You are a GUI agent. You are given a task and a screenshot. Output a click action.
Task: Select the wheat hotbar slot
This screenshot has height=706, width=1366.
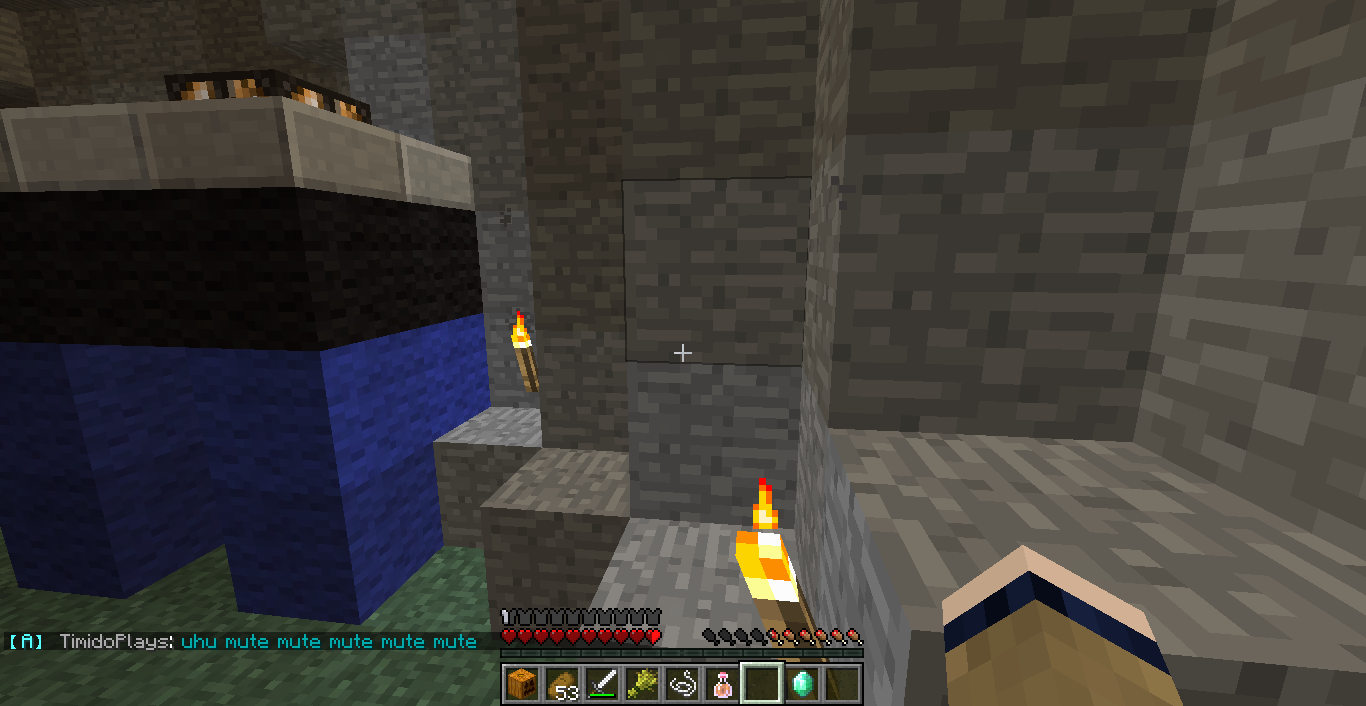point(641,684)
